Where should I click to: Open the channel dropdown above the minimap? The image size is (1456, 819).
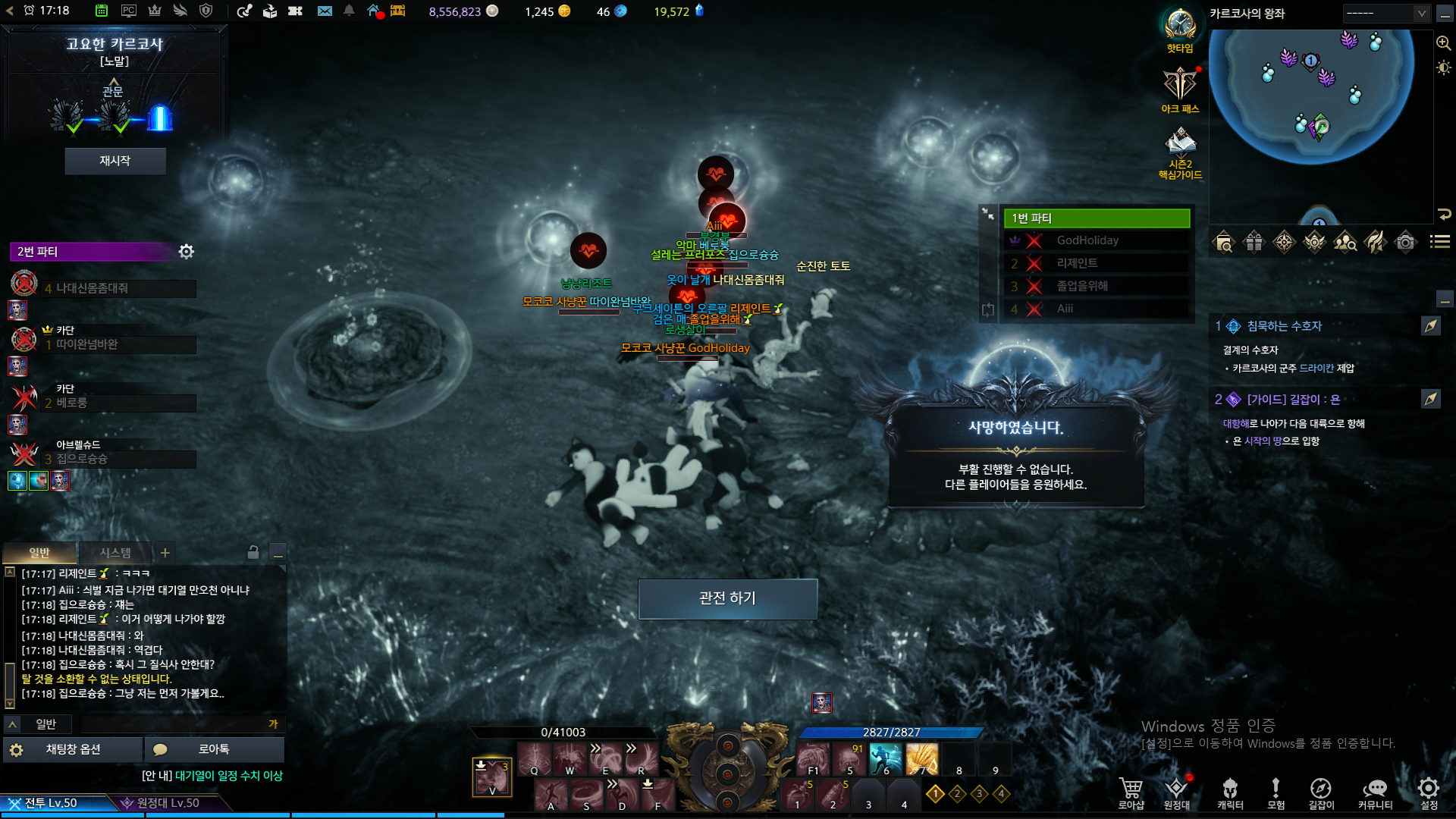1386,14
